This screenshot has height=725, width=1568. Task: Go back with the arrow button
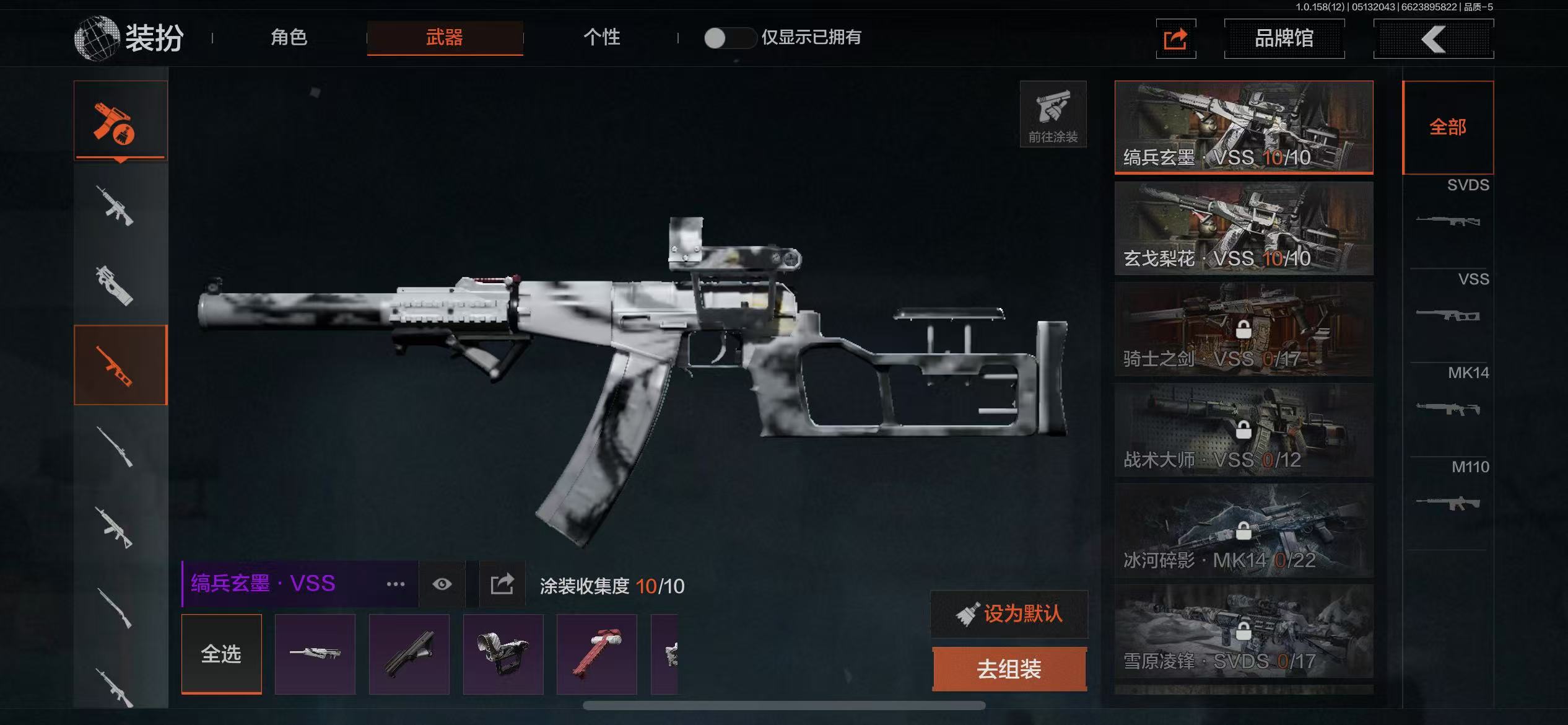(x=1433, y=39)
